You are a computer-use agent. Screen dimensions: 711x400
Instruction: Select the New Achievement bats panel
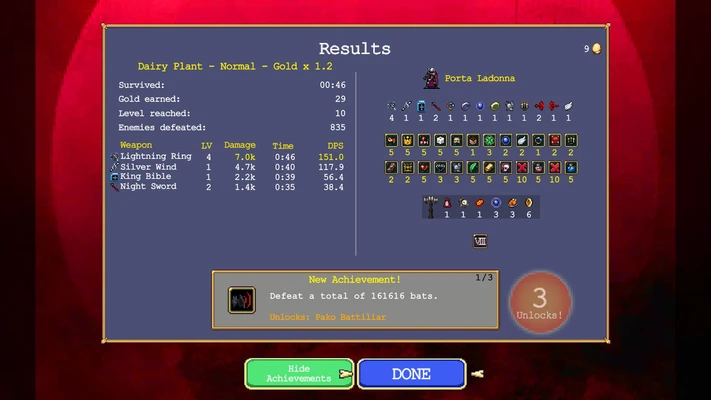tap(355, 299)
